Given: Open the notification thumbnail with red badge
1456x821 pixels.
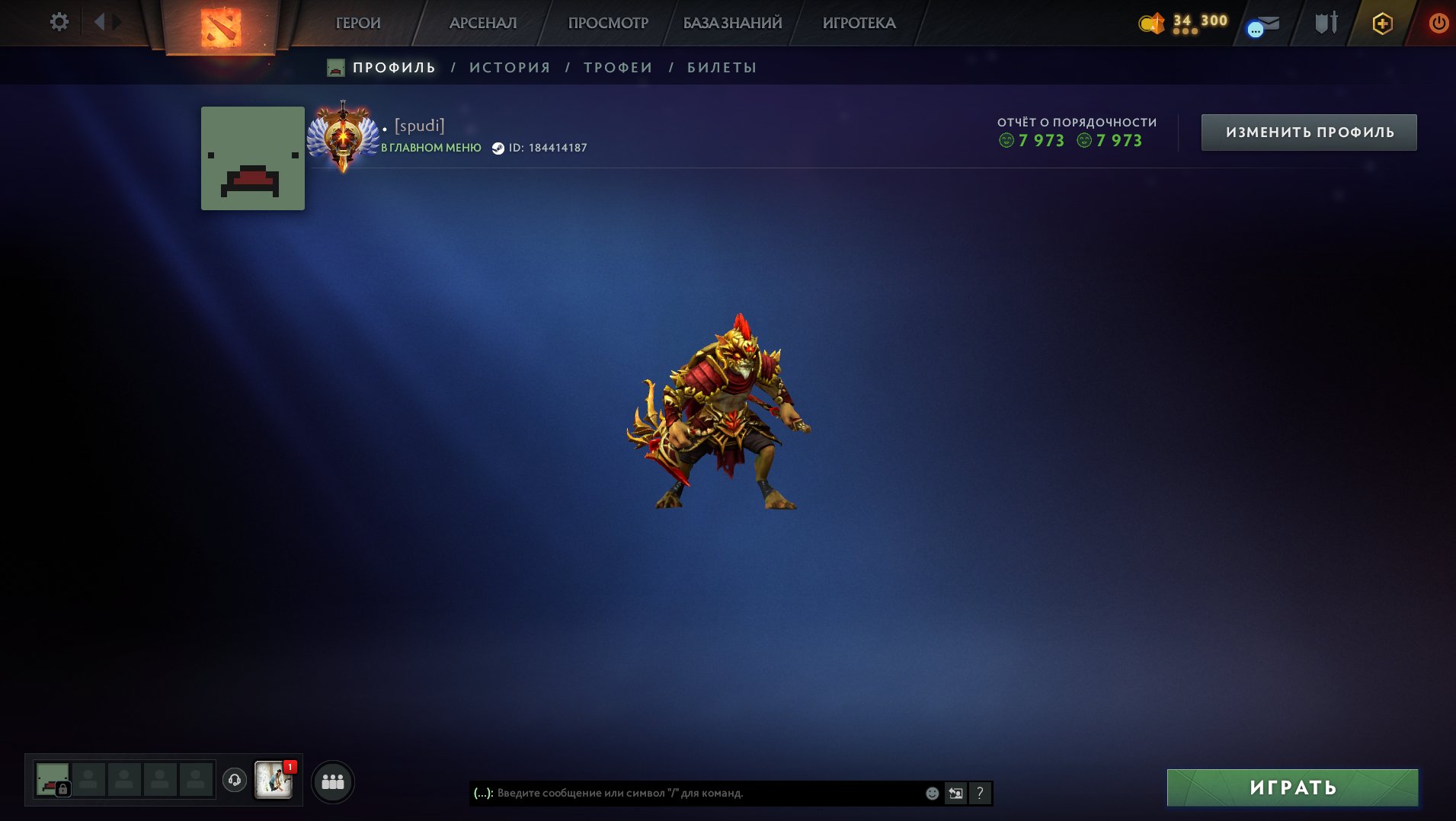Looking at the screenshot, I should 274,781.
